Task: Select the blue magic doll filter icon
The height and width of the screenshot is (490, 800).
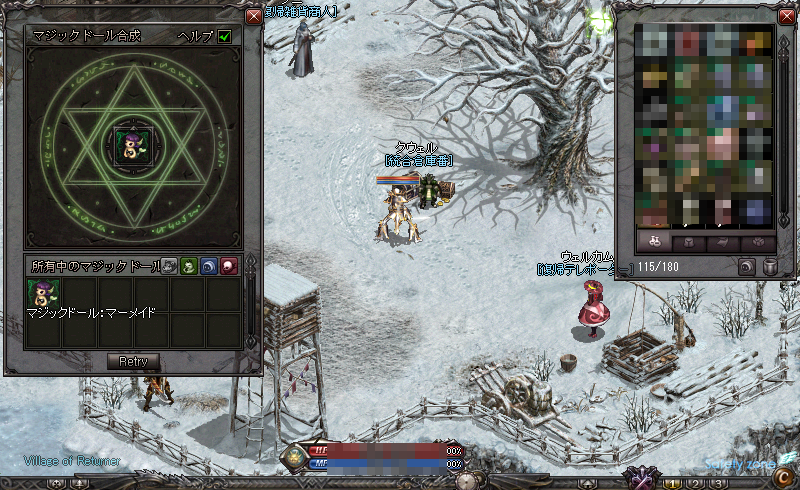Action: (208, 266)
